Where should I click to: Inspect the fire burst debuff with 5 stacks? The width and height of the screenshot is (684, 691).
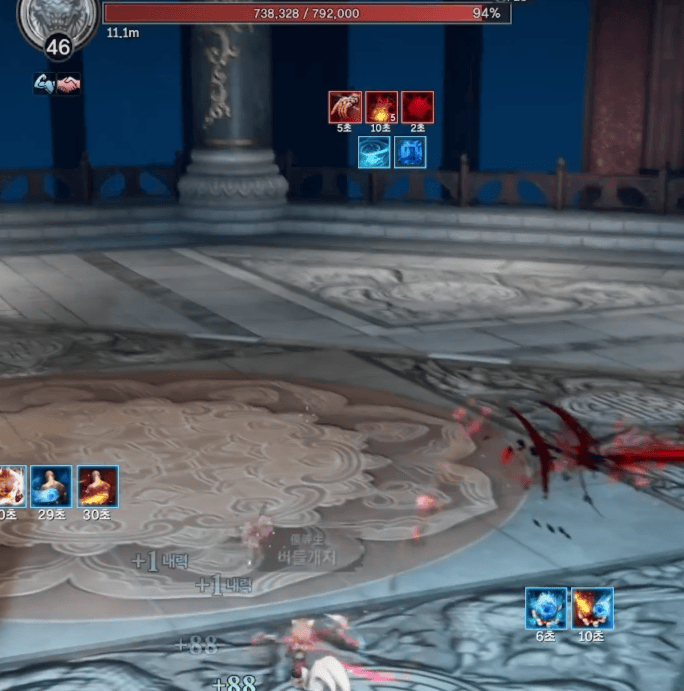[x=381, y=107]
